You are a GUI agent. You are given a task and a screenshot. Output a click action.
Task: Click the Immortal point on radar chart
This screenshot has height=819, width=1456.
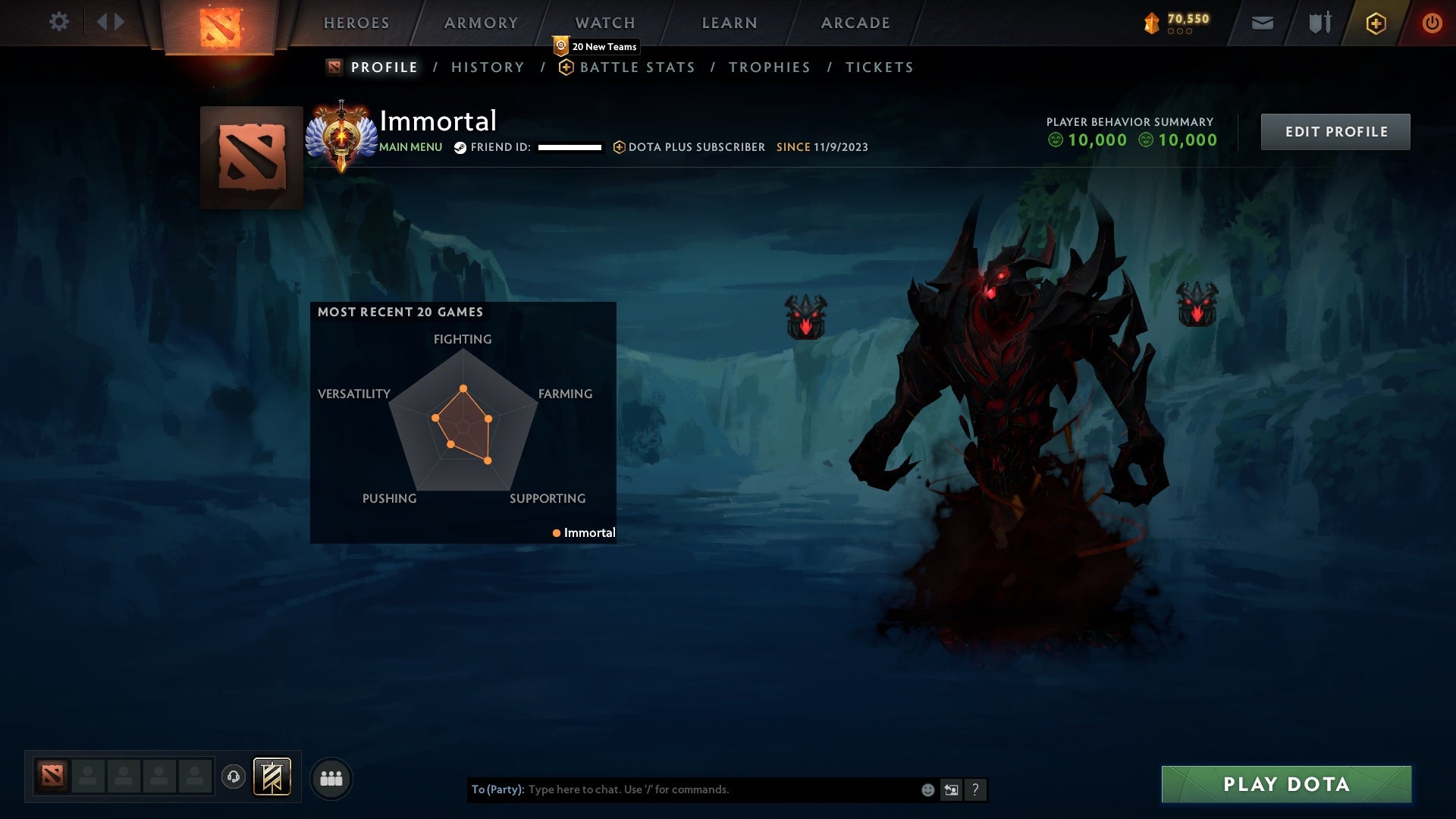pos(556,532)
